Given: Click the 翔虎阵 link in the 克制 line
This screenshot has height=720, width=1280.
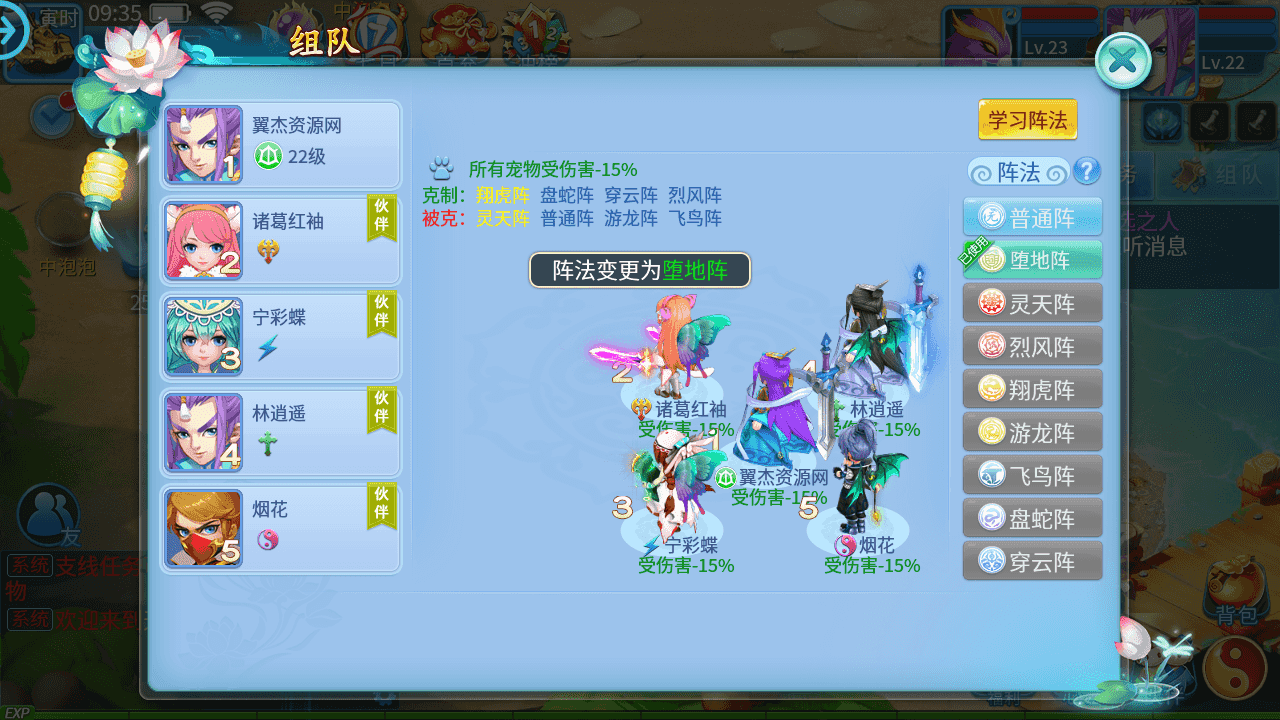Looking at the screenshot, I should click(x=500, y=195).
